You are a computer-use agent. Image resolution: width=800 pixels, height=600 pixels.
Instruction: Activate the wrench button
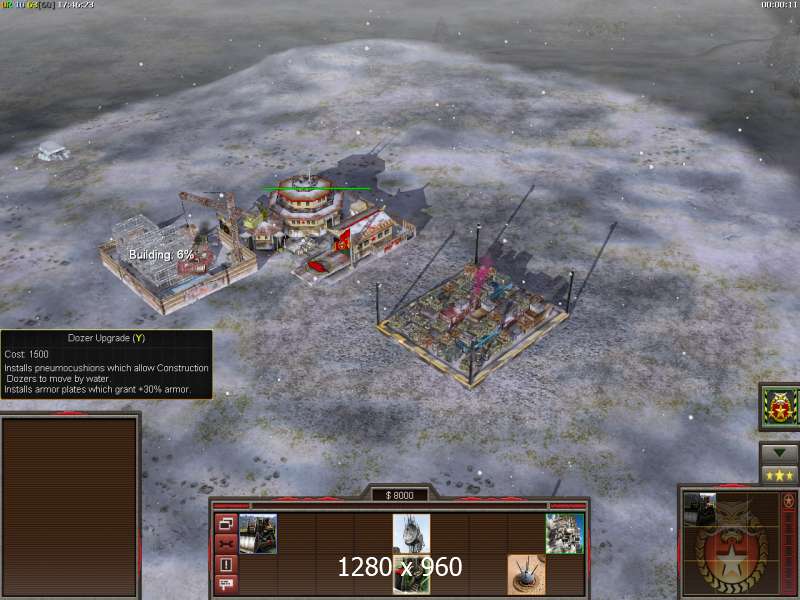226,544
